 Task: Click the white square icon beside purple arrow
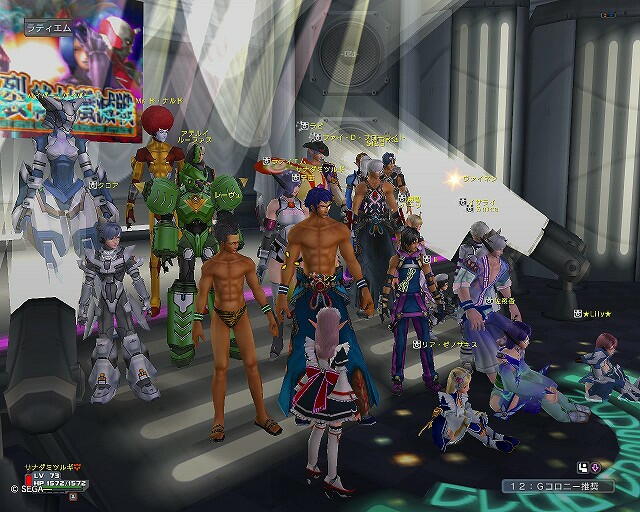[582, 466]
